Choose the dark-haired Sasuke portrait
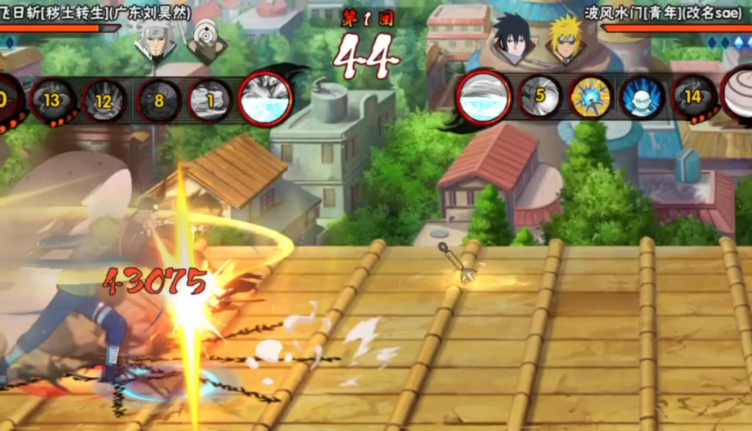 click(x=511, y=42)
